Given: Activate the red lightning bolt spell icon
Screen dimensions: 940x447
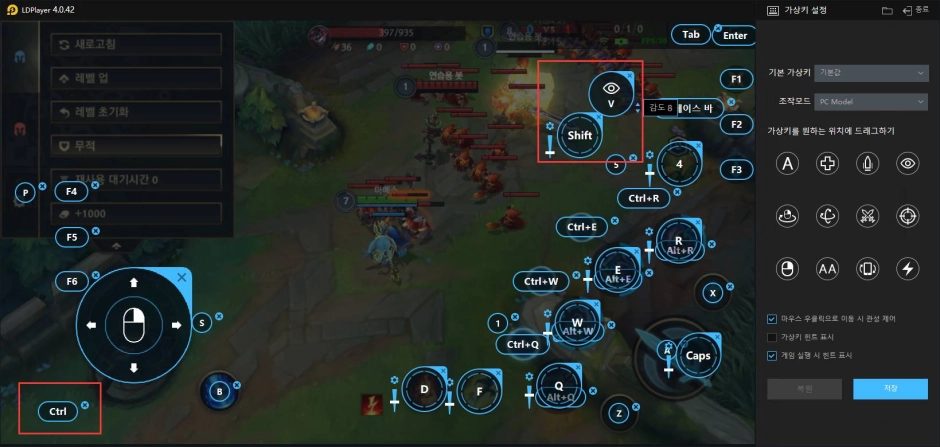Looking at the screenshot, I should coord(372,403).
